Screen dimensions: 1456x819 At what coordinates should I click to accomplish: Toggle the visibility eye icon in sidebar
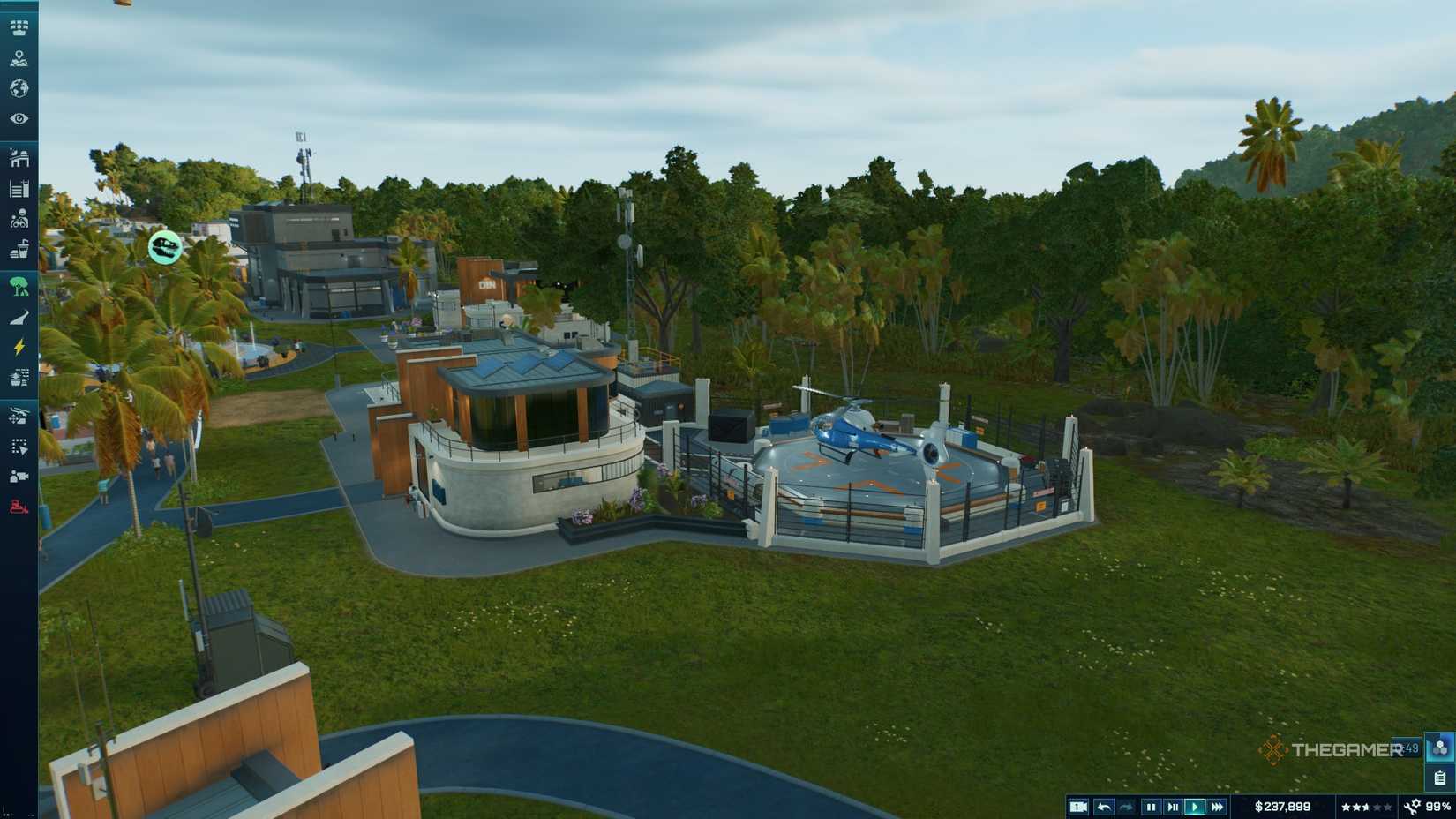[19, 118]
